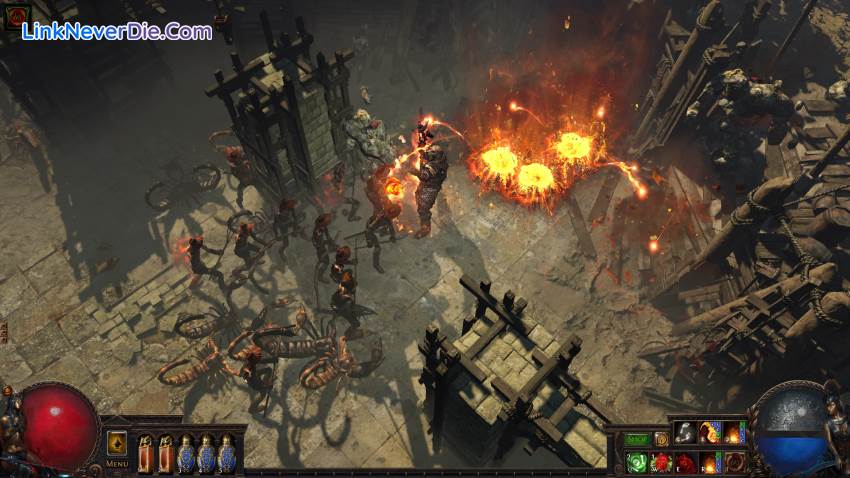The height and width of the screenshot is (478, 850).
Task: Select the brown ring skill slot
Action: click(733, 462)
